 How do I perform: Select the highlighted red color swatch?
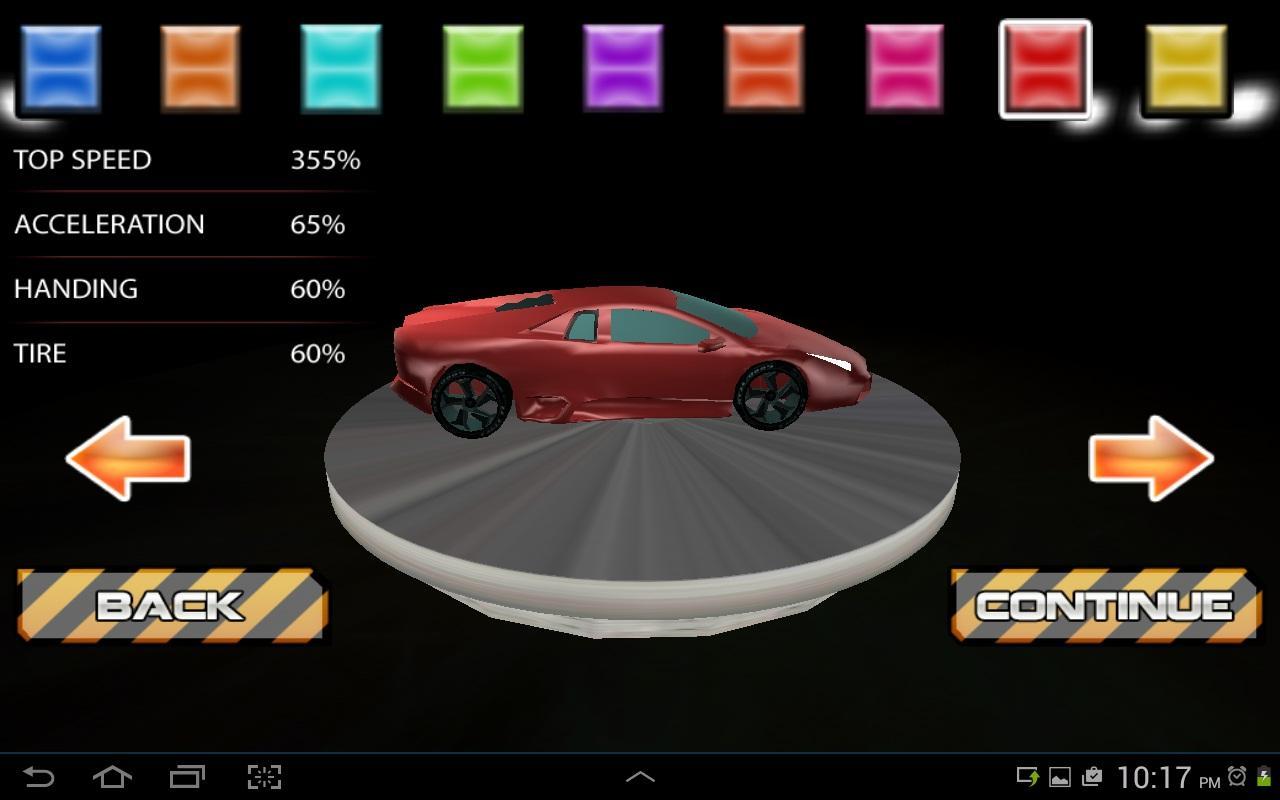point(1045,65)
